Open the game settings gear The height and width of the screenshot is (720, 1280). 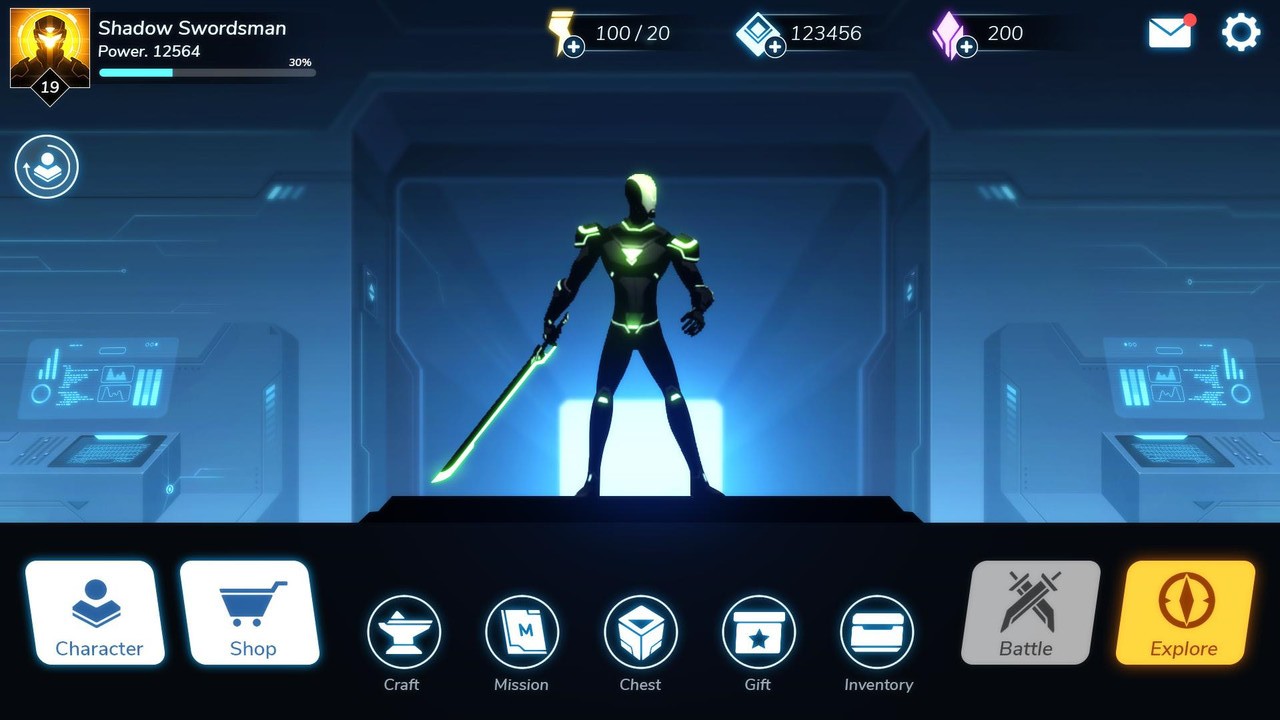[x=1241, y=32]
